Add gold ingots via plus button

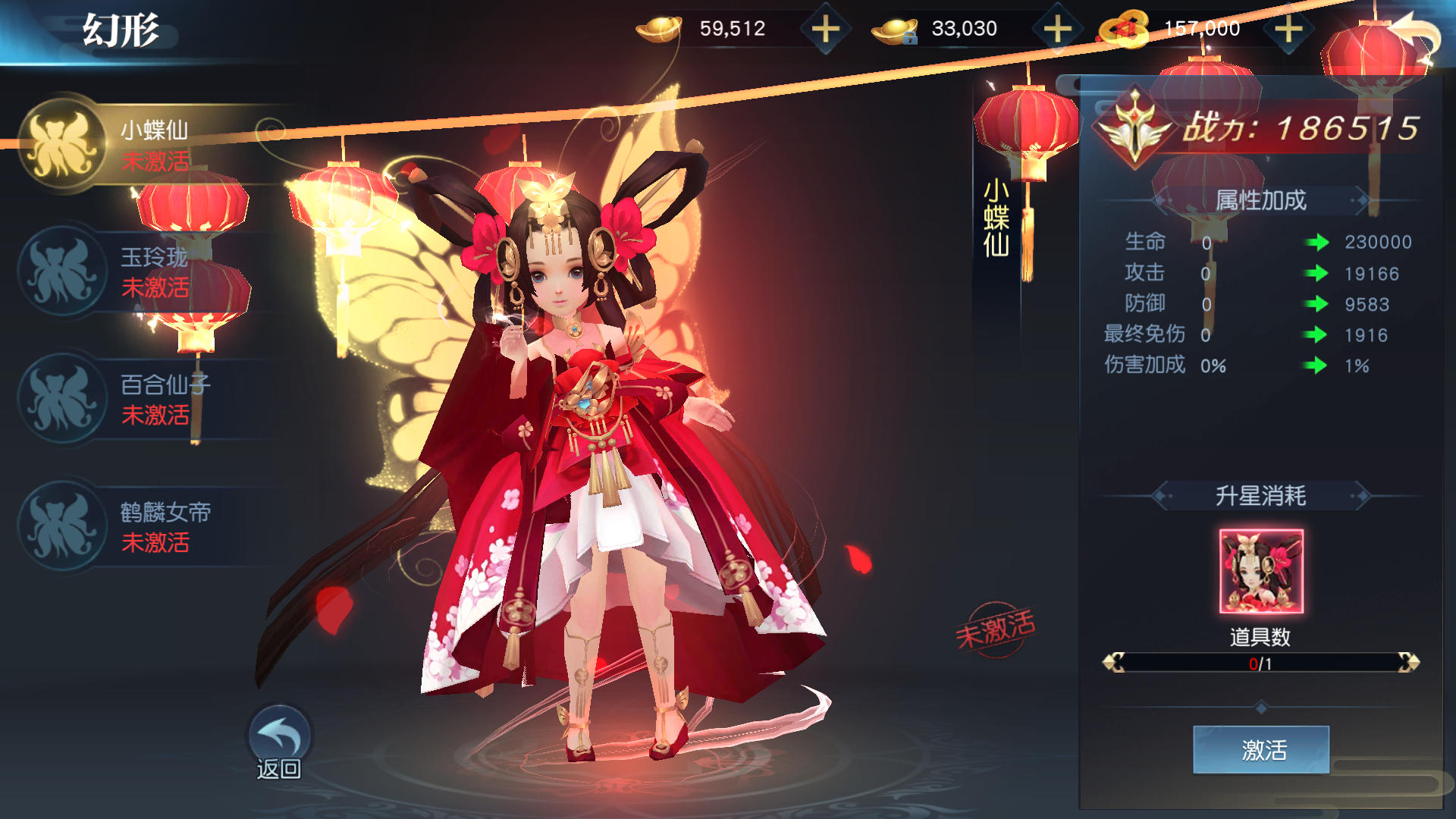tap(826, 30)
